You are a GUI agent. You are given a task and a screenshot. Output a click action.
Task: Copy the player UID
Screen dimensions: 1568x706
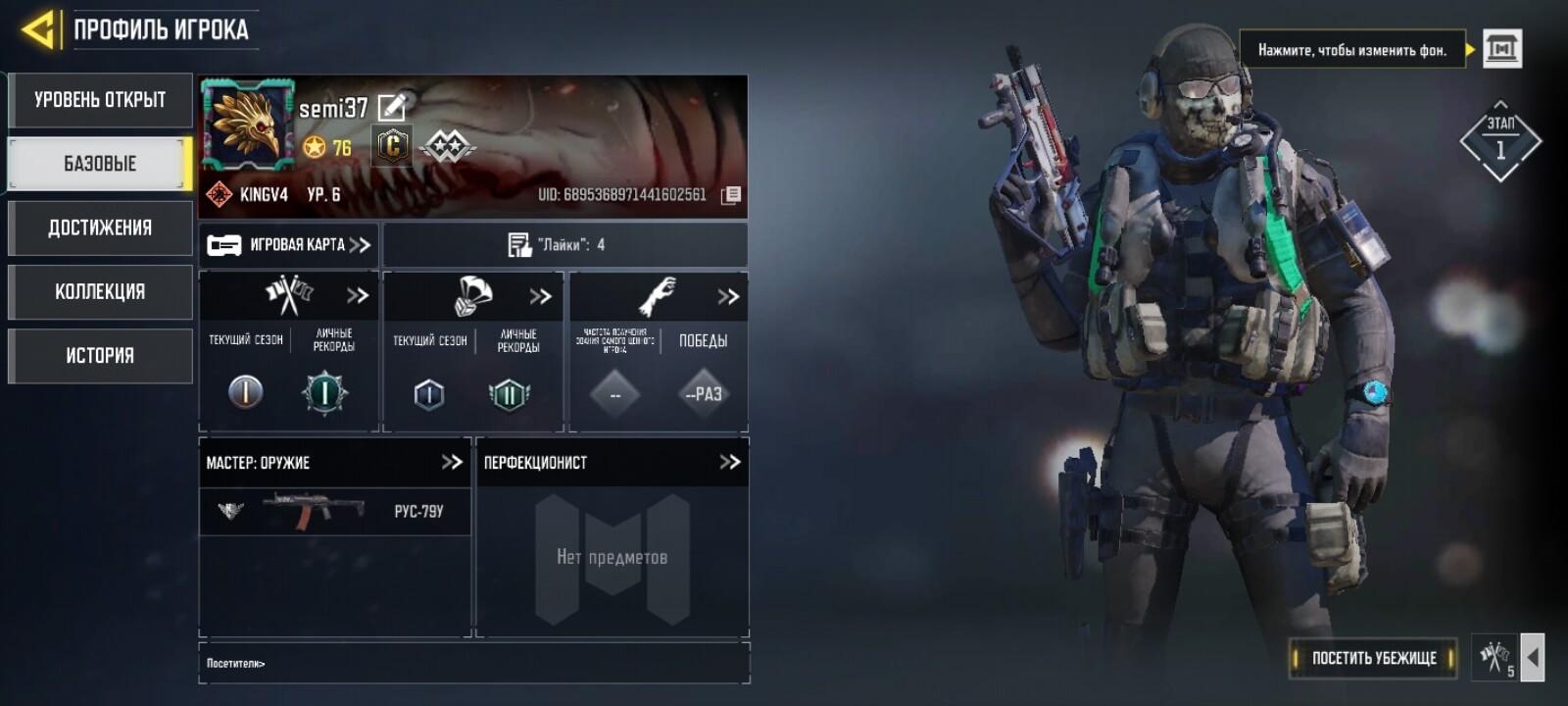point(731,195)
